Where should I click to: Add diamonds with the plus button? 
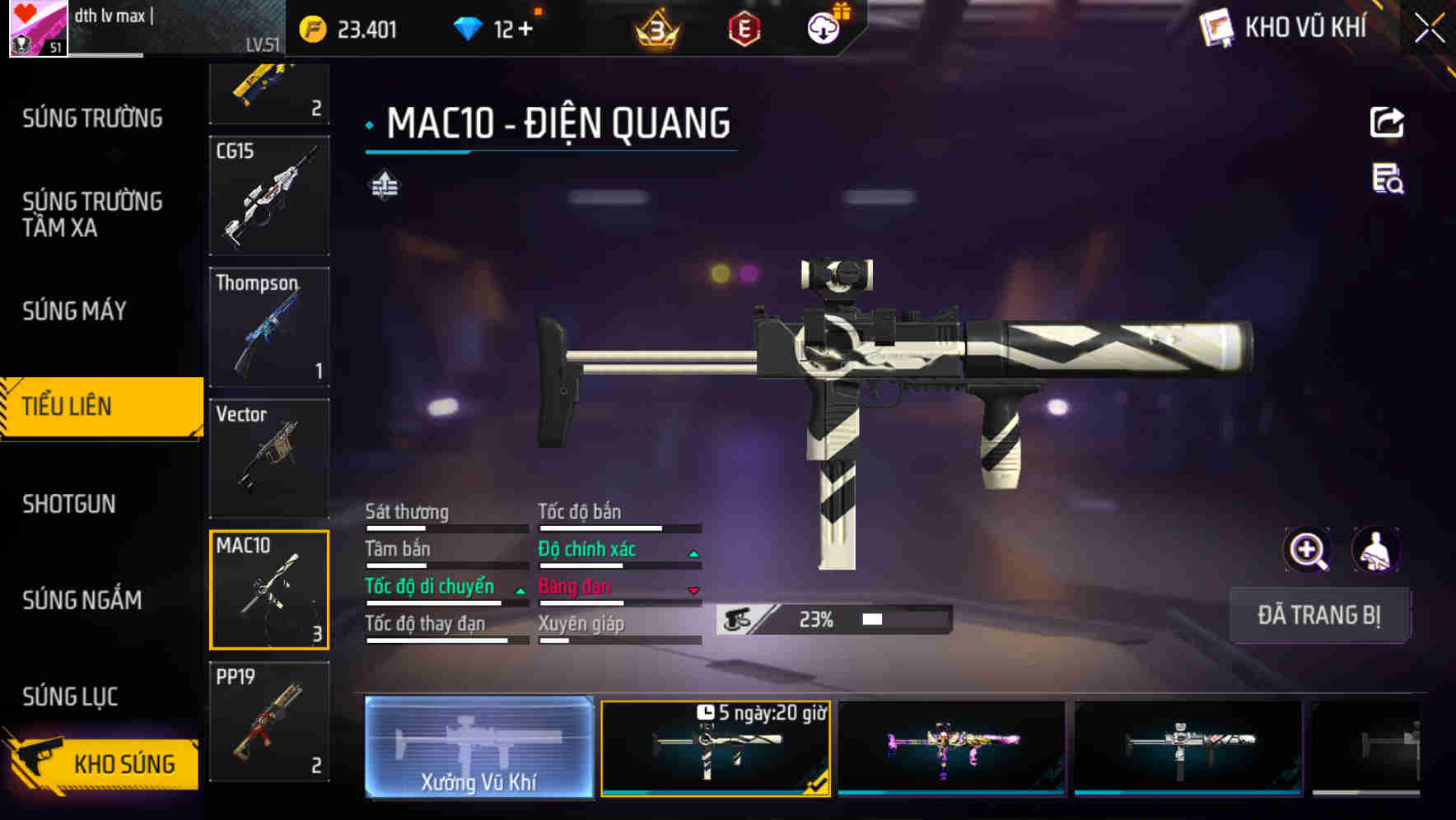(x=525, y=30)
